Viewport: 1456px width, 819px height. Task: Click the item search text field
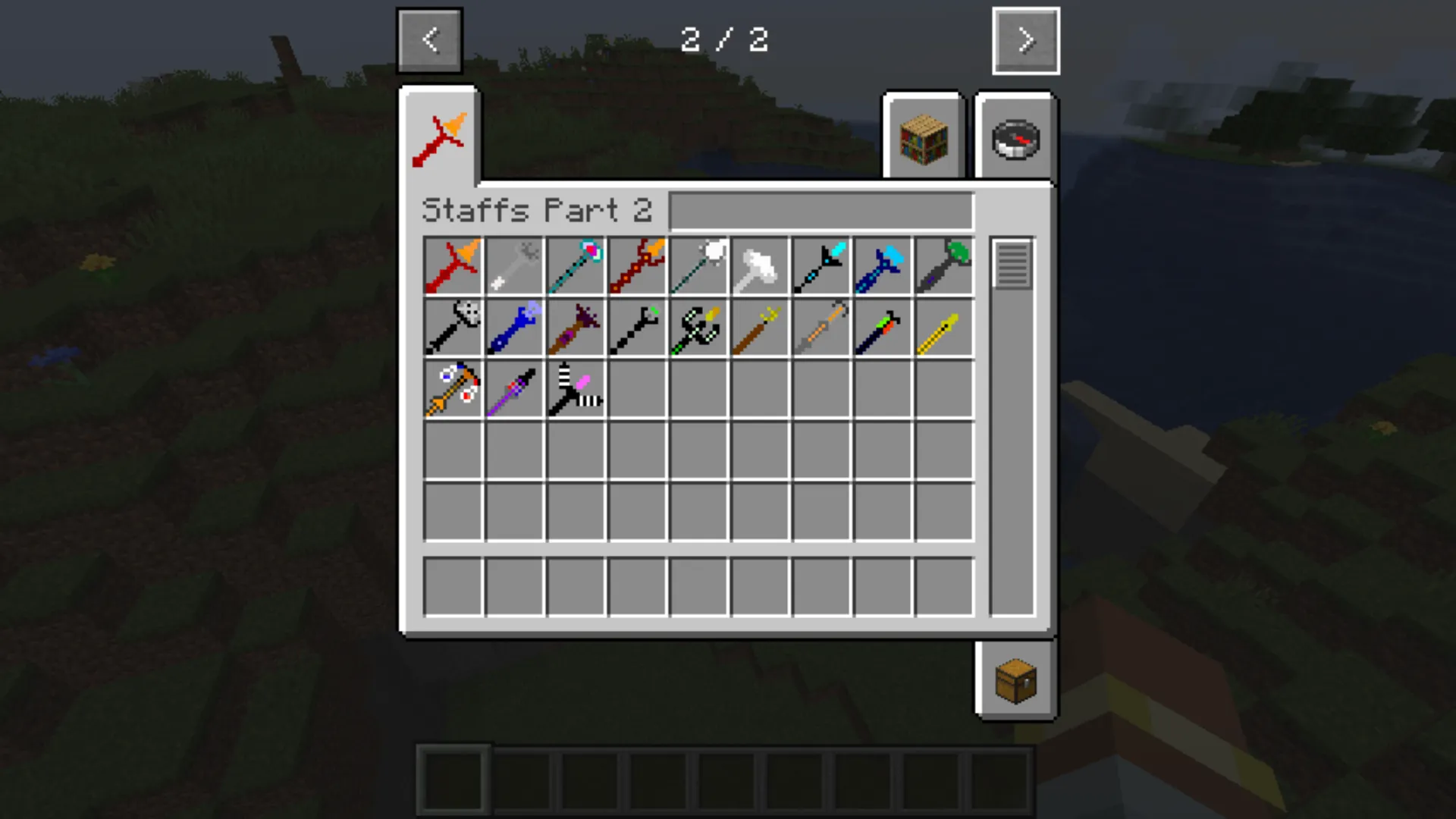coord(821,212)
